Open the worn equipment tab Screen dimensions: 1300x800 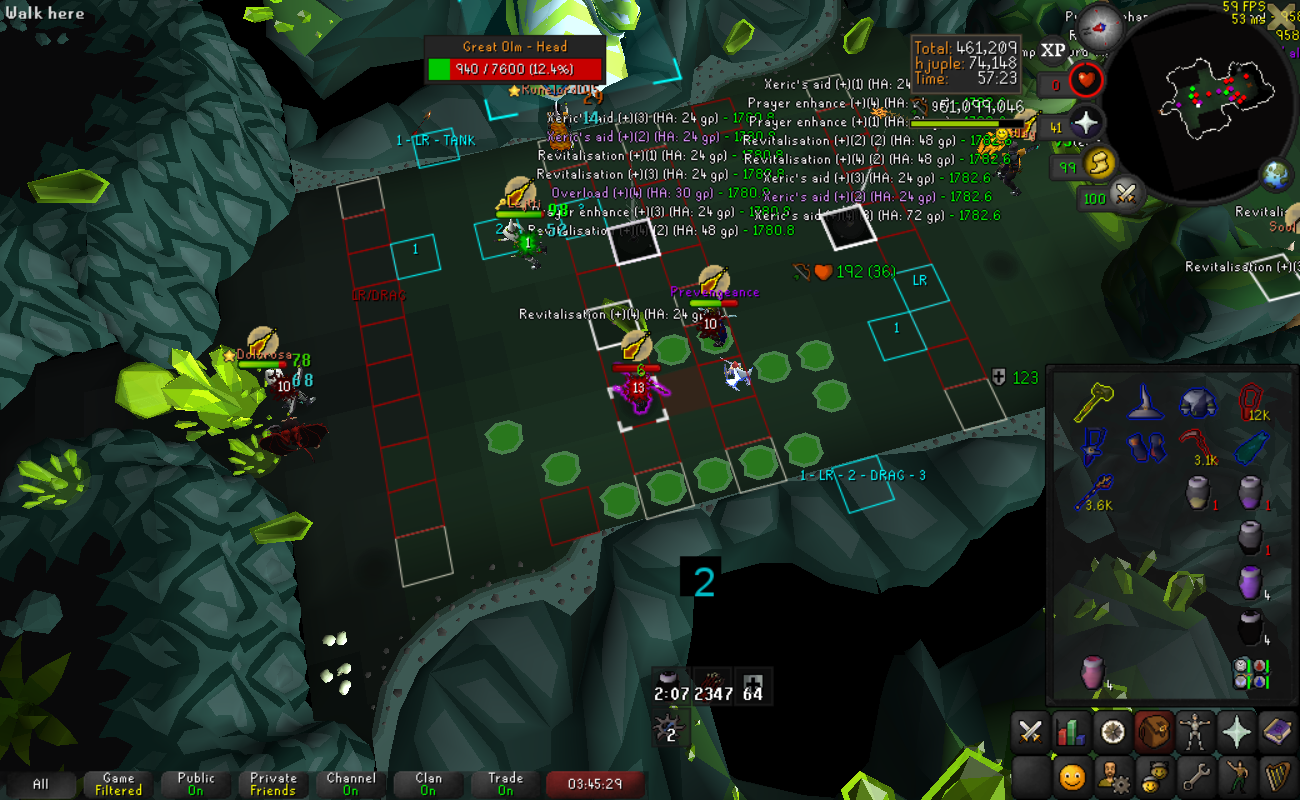[1195, 733]
